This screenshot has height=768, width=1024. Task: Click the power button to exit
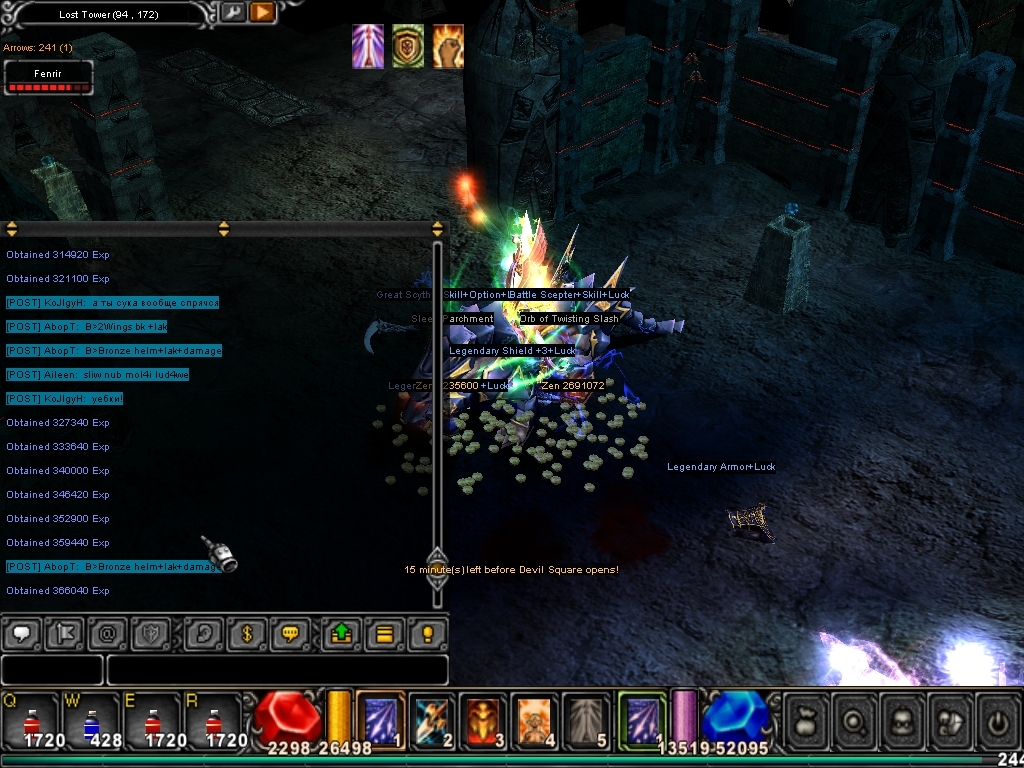point(995,718)
